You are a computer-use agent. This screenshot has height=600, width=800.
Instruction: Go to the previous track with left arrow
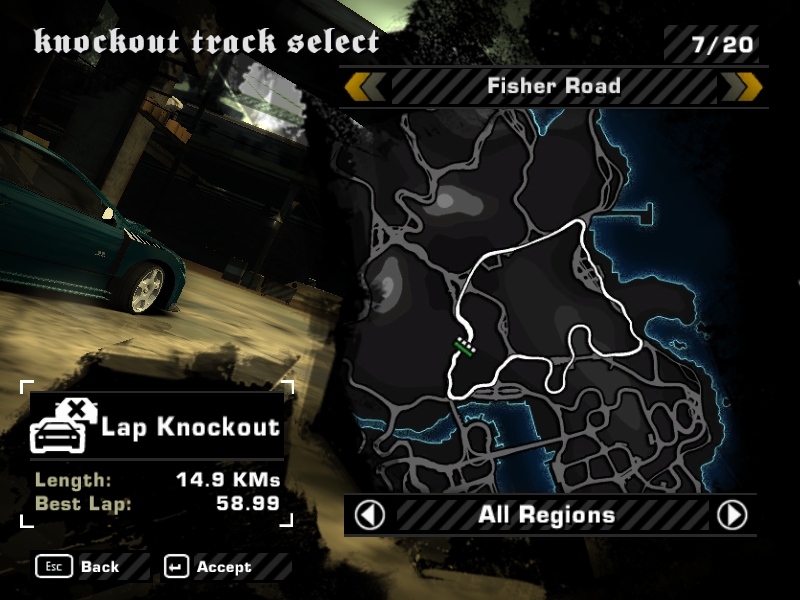click(365, 87)
